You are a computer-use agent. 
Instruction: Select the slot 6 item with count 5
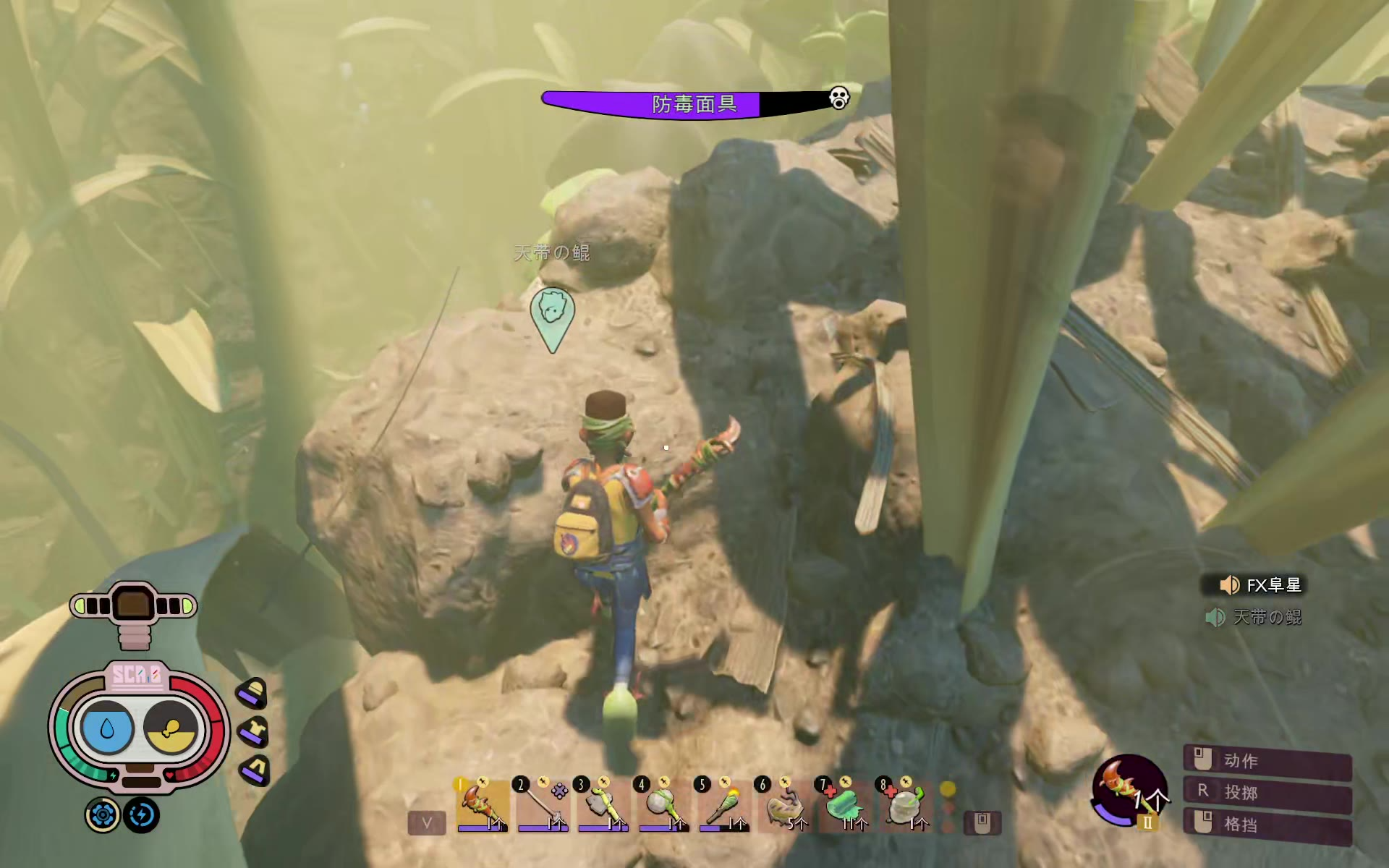point(784,804)
